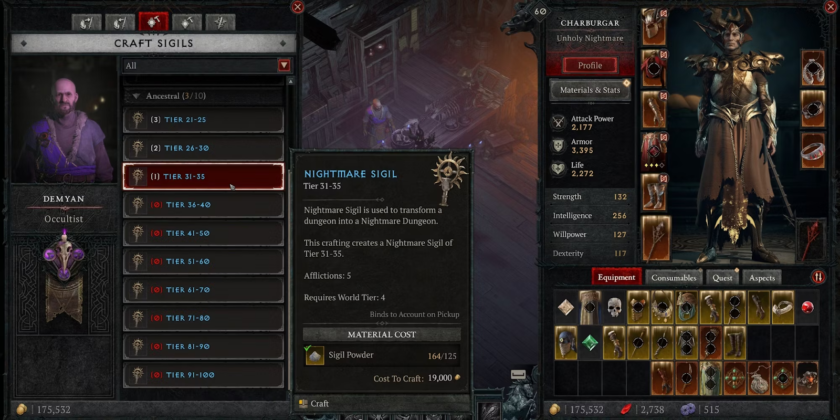Image resolution: width=840 pixels, height=420 pixels.
Task: Show the Equipment inventory tab
Action: click(616, 278)
